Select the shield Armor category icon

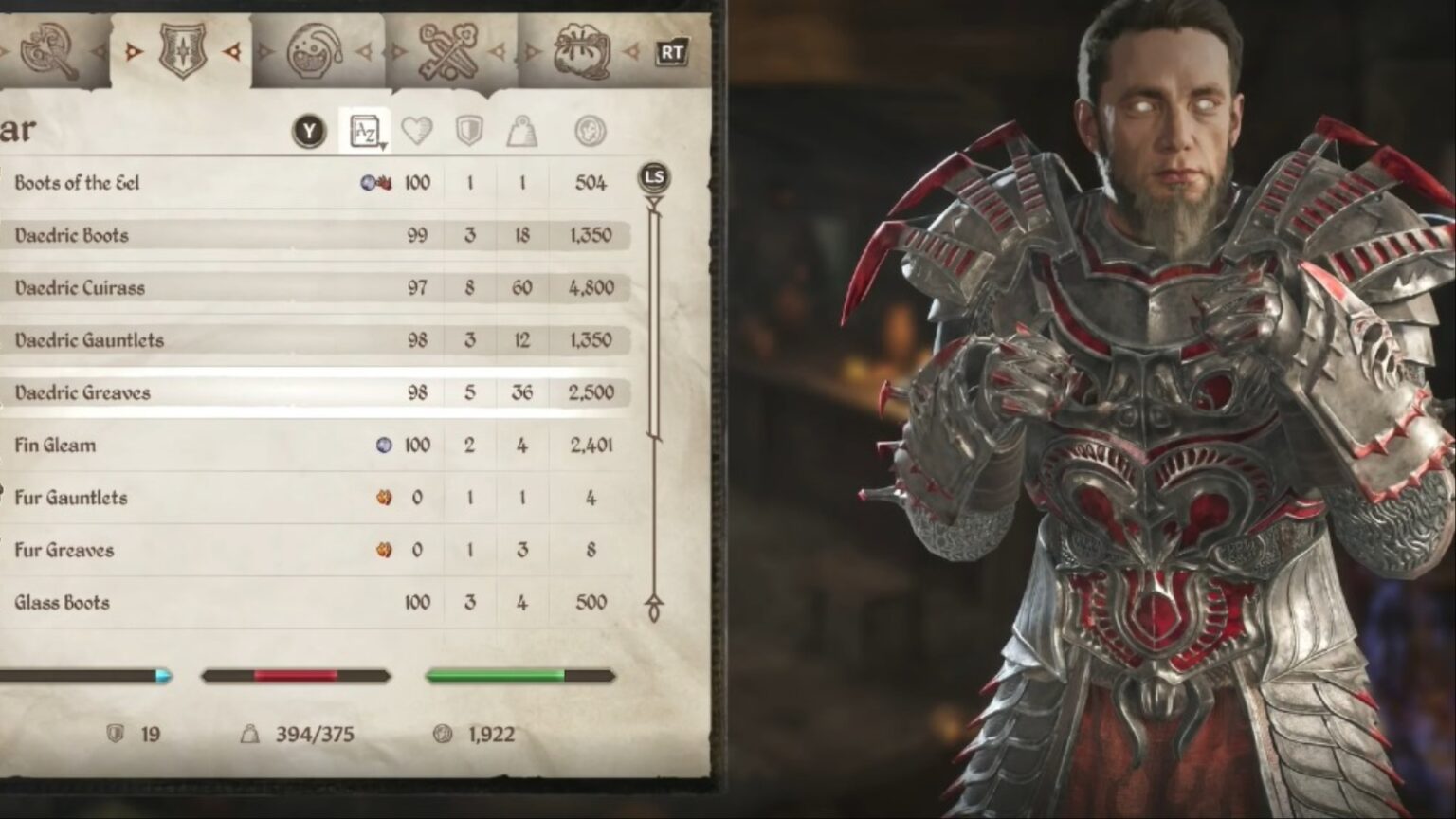tap(183, 52)
